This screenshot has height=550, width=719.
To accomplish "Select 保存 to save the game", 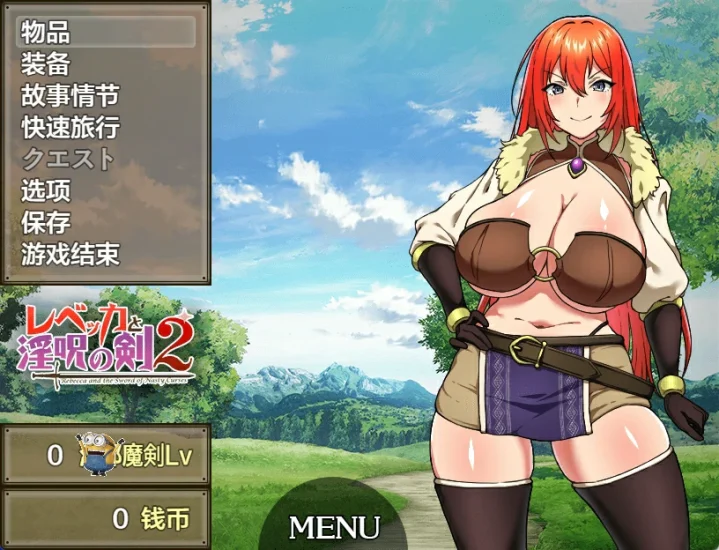I will (x=105, y=222).
